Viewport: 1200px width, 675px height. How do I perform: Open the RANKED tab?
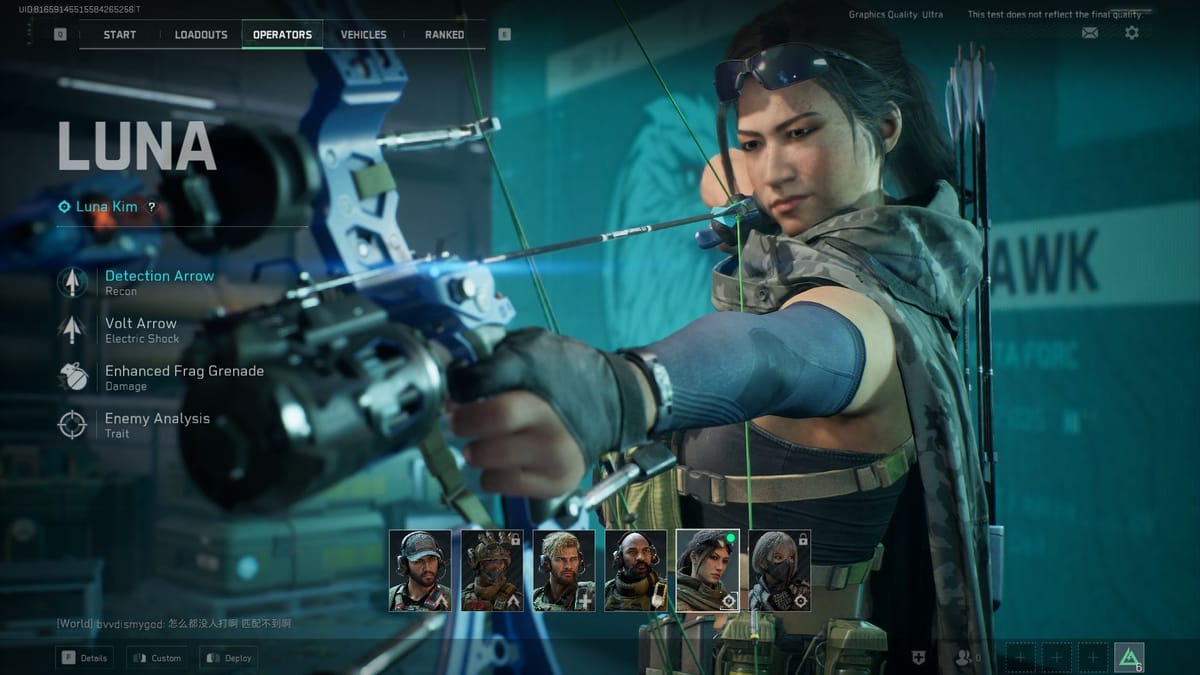click(444, 34)
